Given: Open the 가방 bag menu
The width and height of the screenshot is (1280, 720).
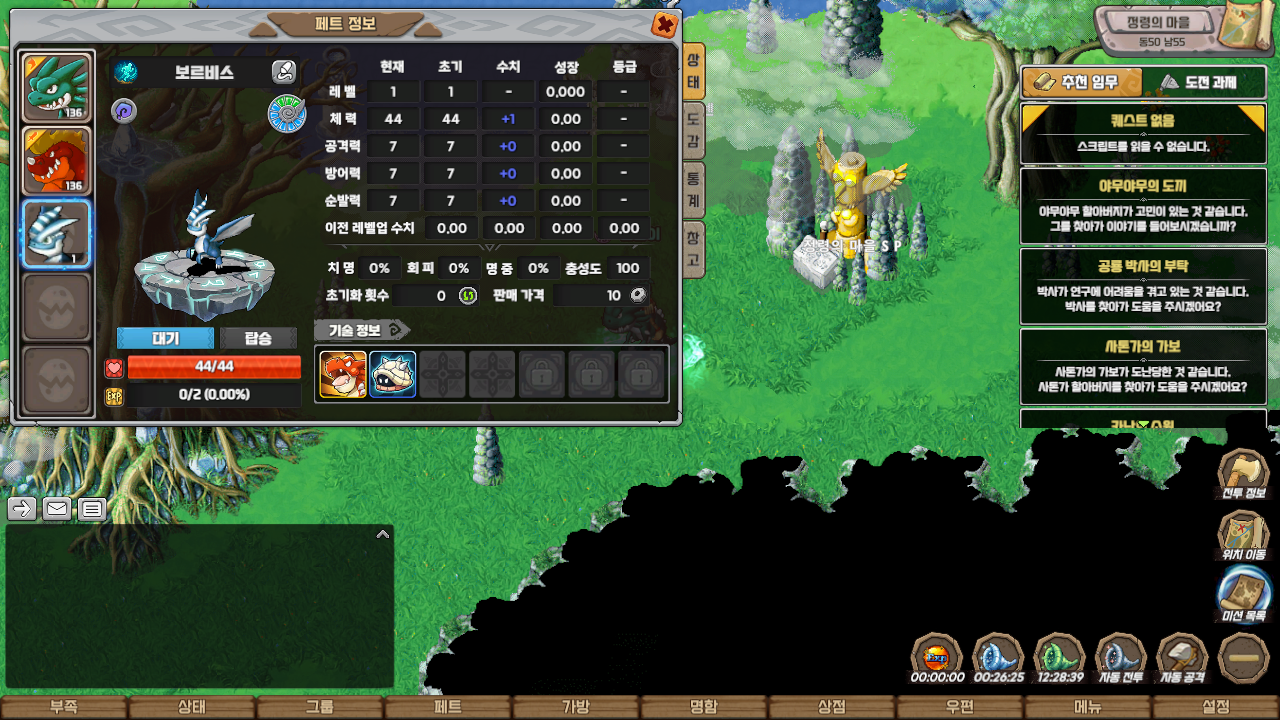Looking at the screenshot, I should click(x=575, y=707).
